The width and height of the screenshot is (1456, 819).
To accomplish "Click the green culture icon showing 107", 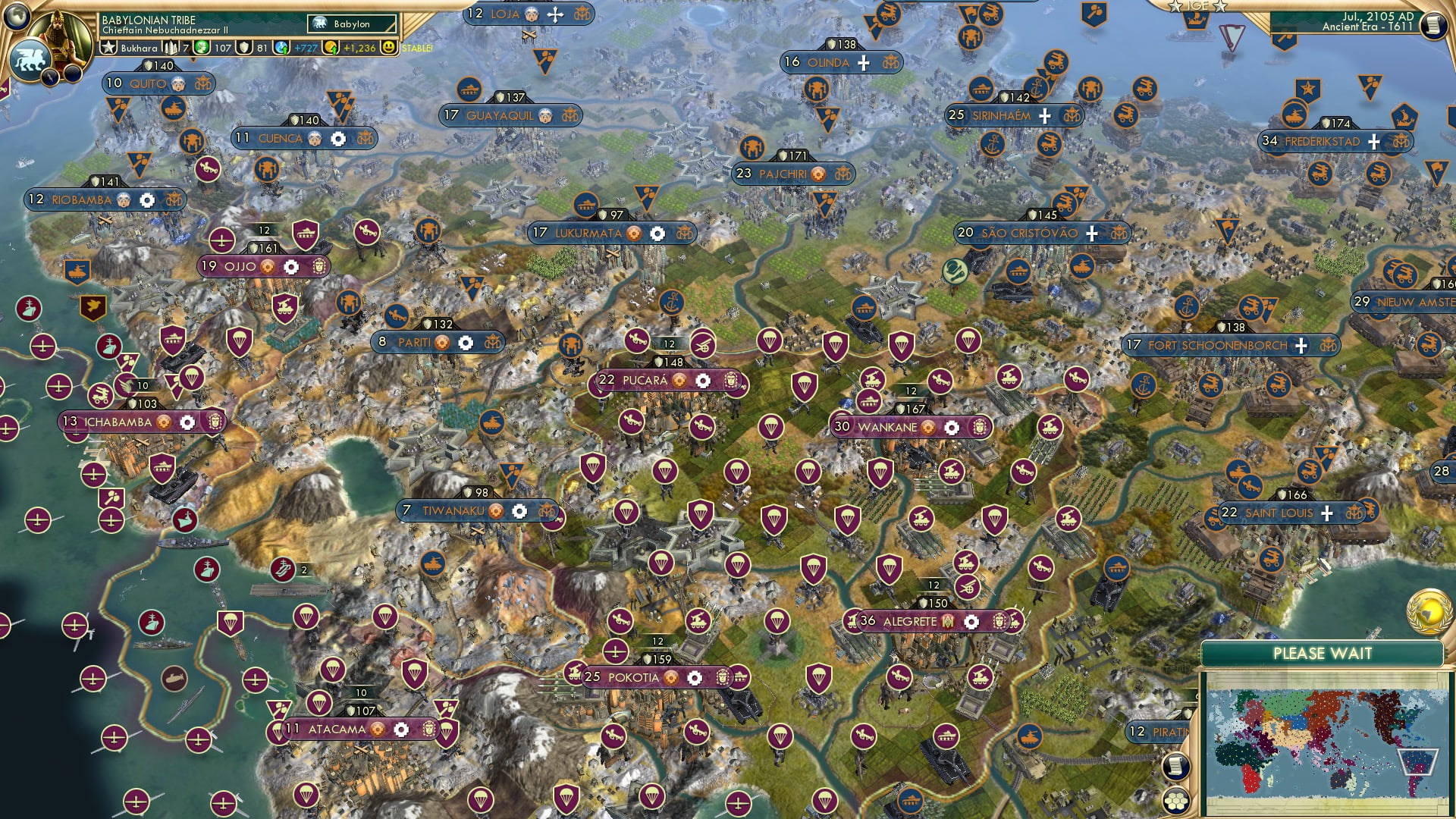I will coord(202,48).
